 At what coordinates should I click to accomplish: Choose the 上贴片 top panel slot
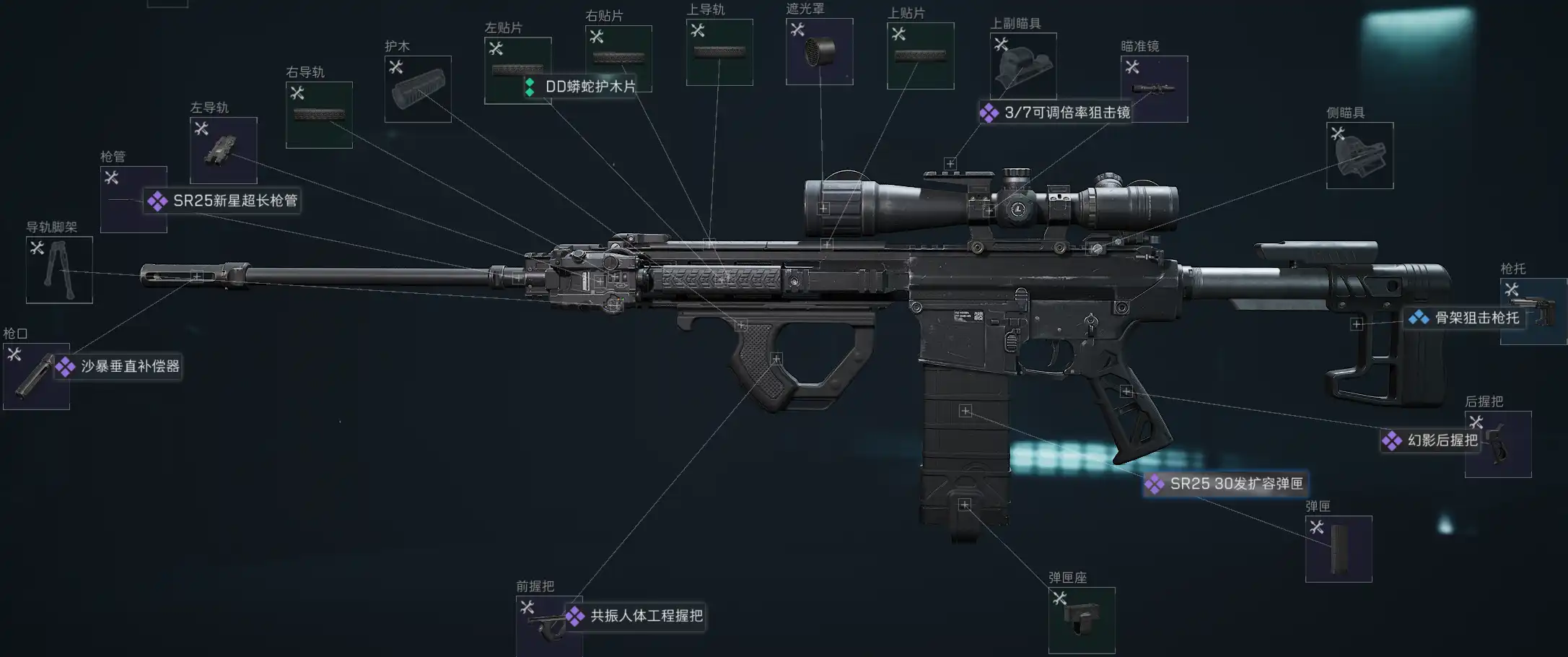pos(920,56)
